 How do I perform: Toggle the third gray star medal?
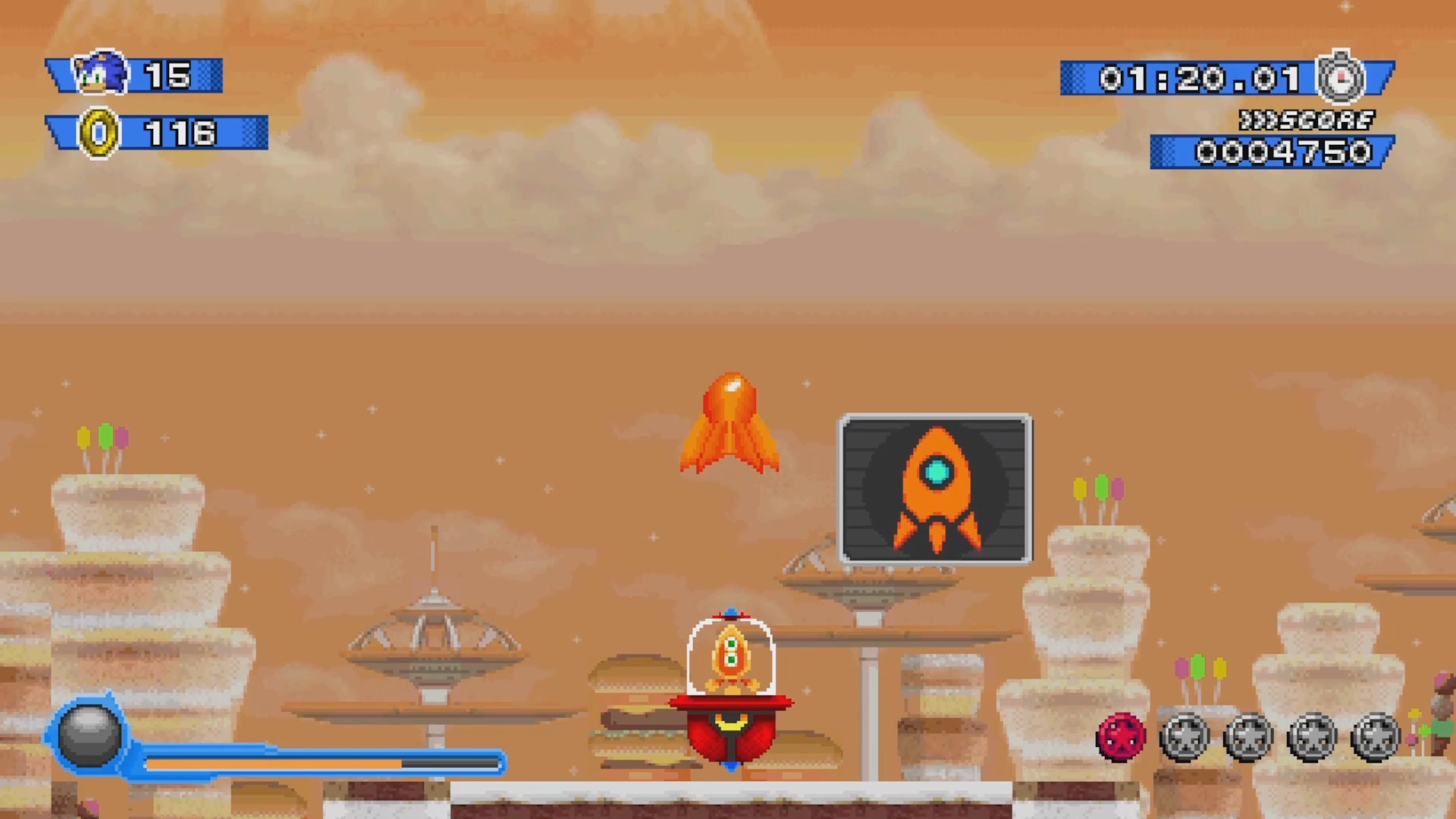click(x=1313, y=736)
